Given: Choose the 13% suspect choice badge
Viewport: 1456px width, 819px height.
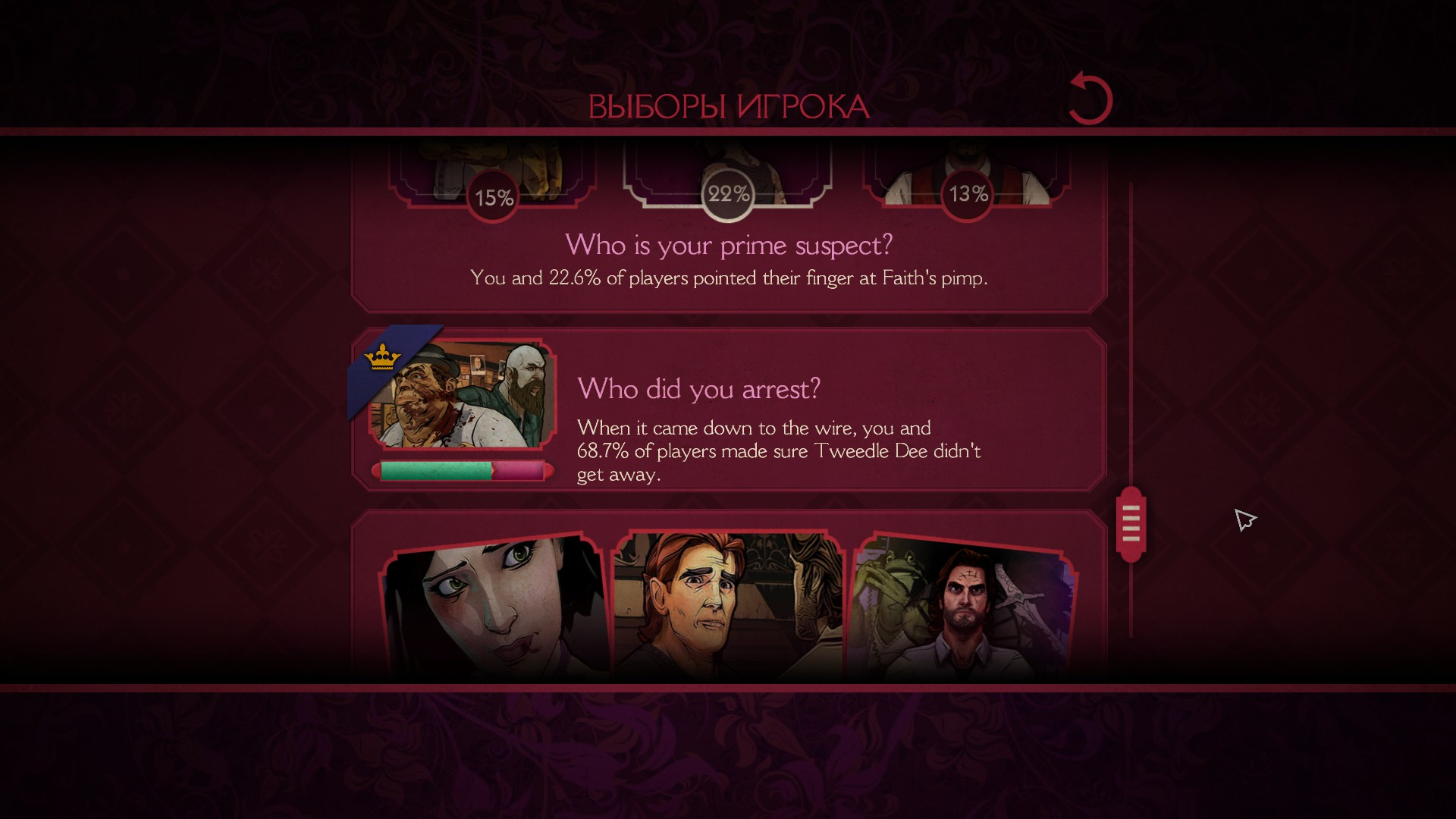Looking at the screenshot, I should click(968, 194).
